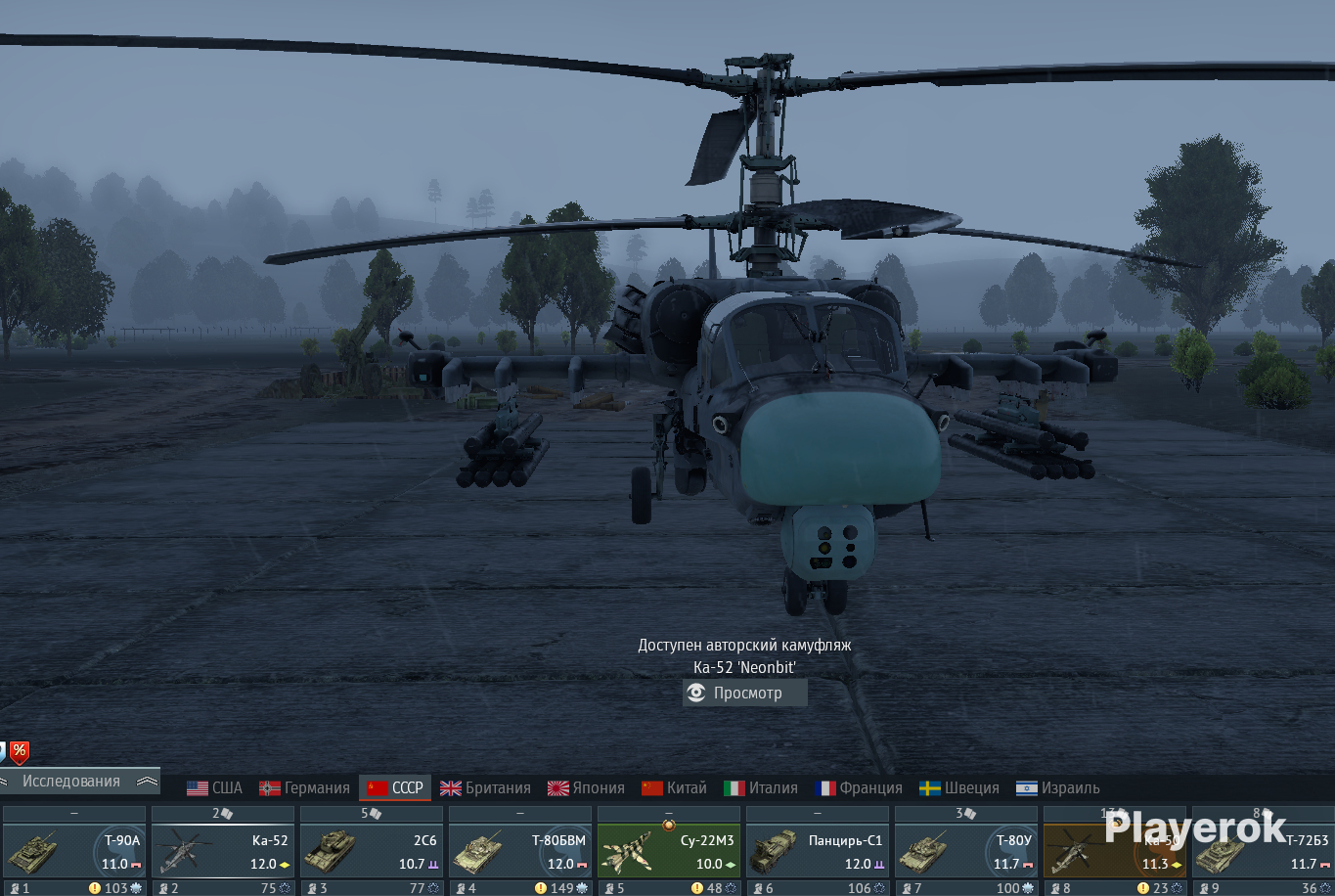Click the snowflake progress icon on the 2С6 slot
Image resolution: width=1335 pixels, height=896 pixels.
(x=433, y=888)
